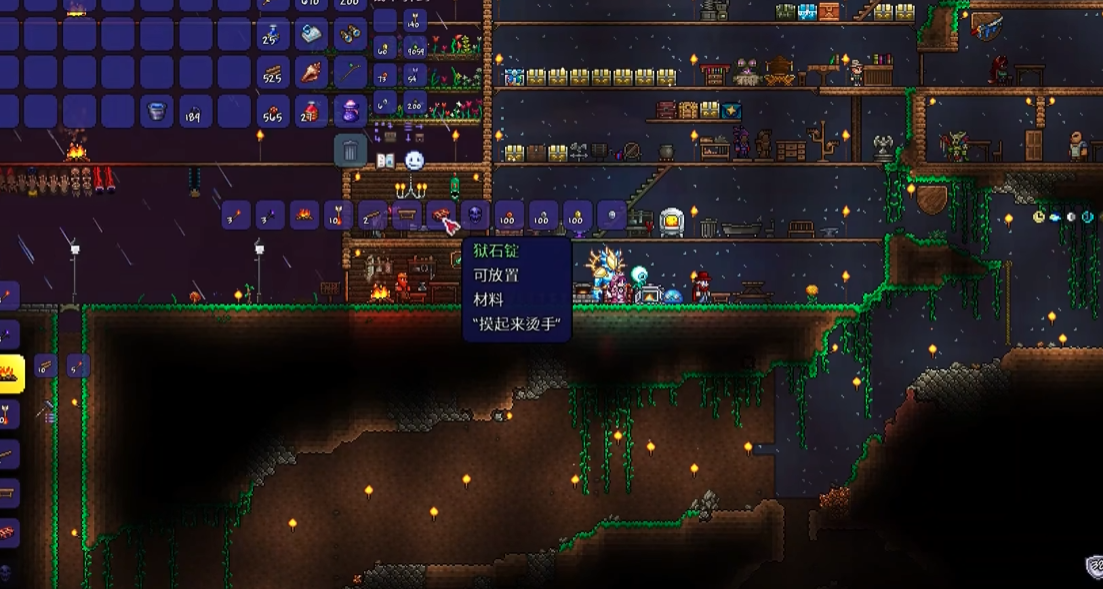Open the bestiary book icon
This screenshot has height=589, width=1103.
pos(385,161)
